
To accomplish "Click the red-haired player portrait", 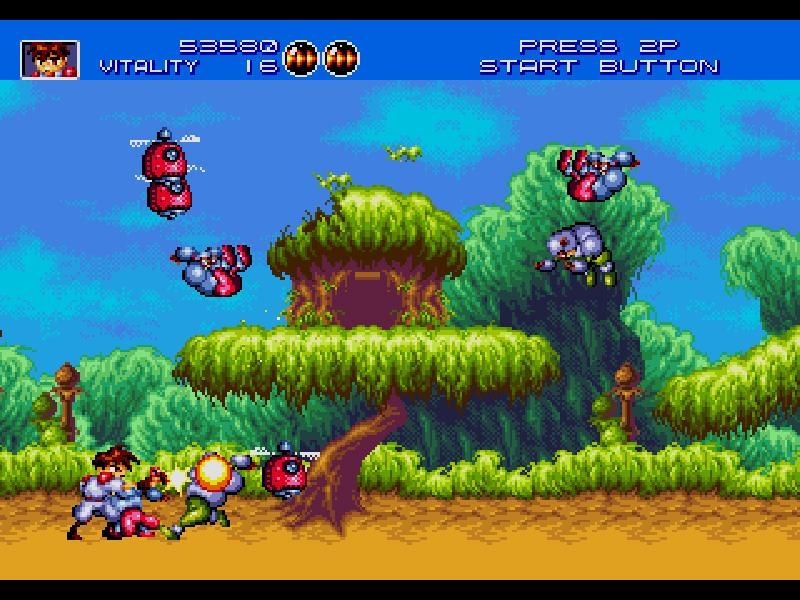I will pyautogui.click(x=50, y=59).
